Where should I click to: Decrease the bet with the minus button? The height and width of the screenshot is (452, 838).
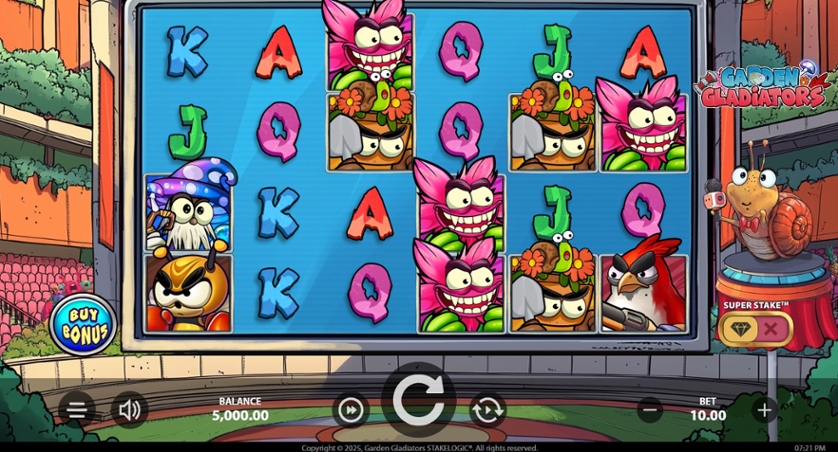click(650, 409)
